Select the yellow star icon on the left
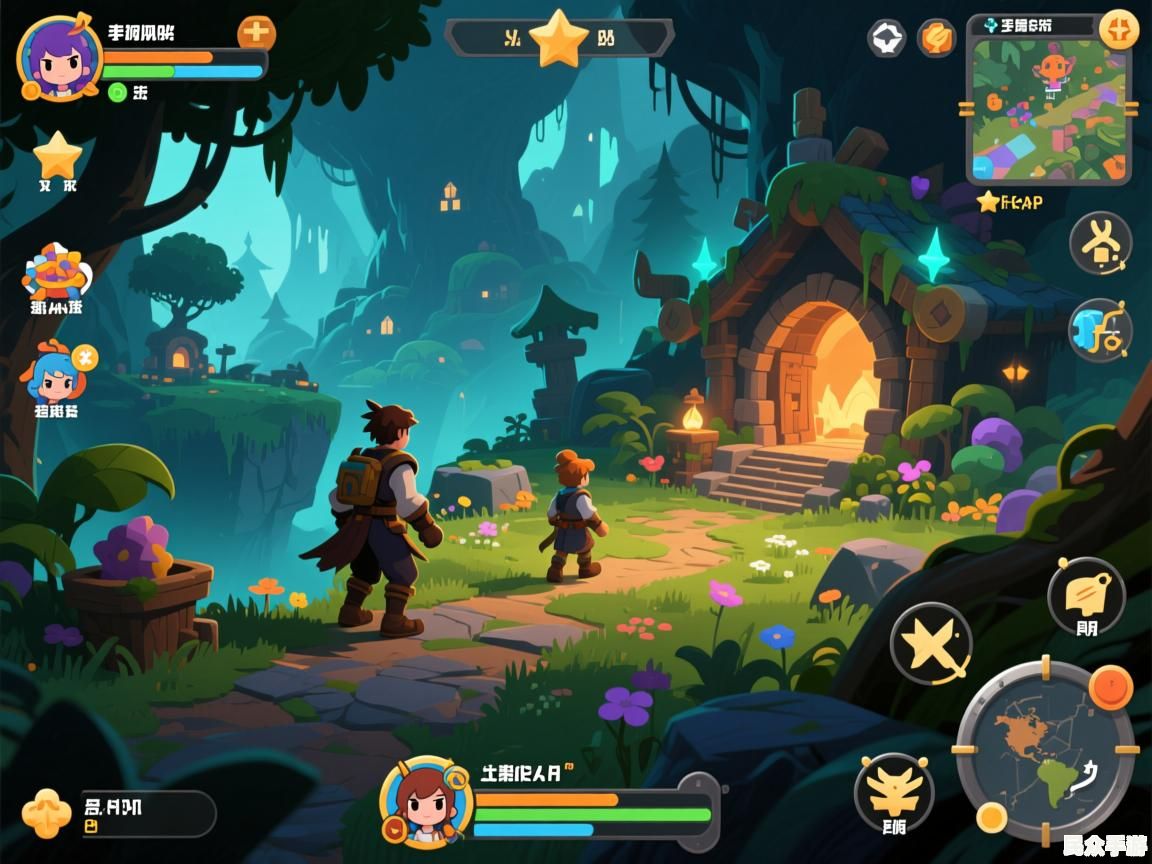 coord(57,156)
